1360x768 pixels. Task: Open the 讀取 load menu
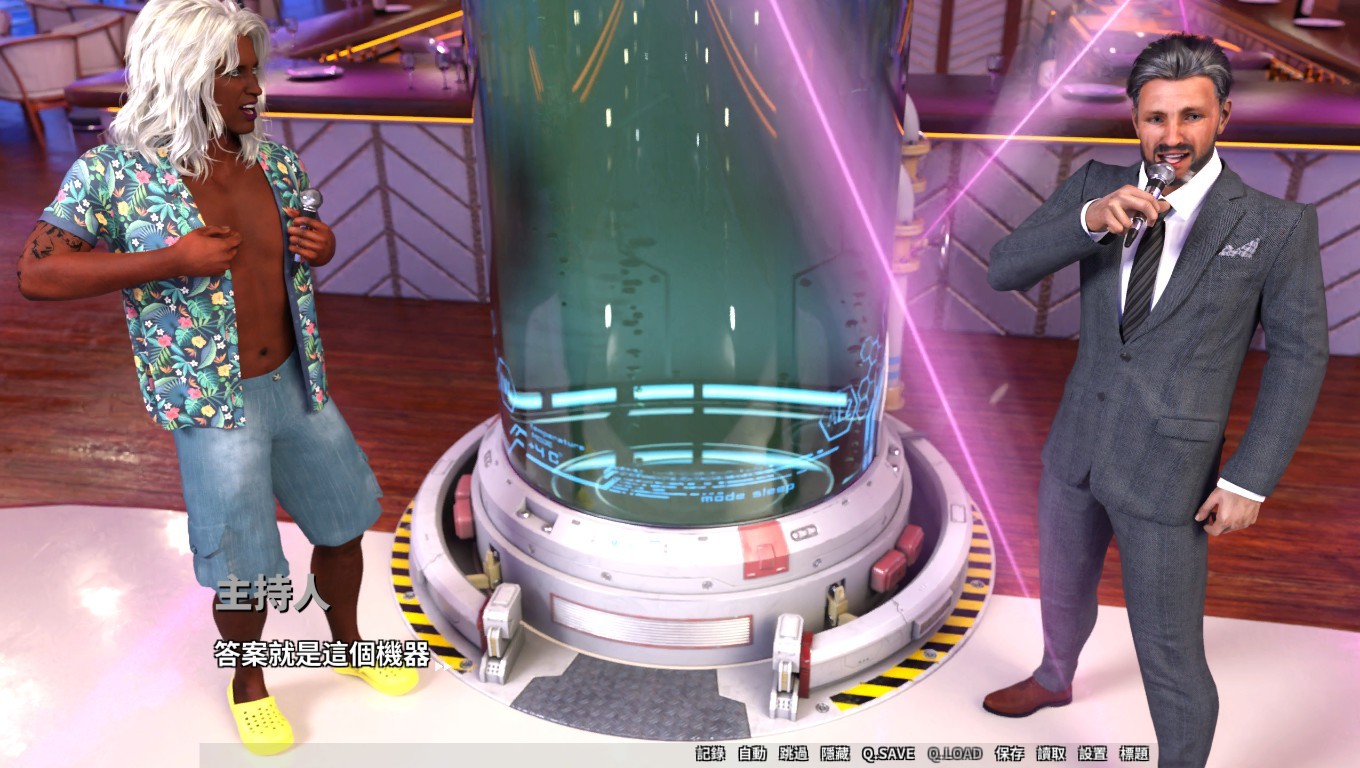coord(1051,754)
